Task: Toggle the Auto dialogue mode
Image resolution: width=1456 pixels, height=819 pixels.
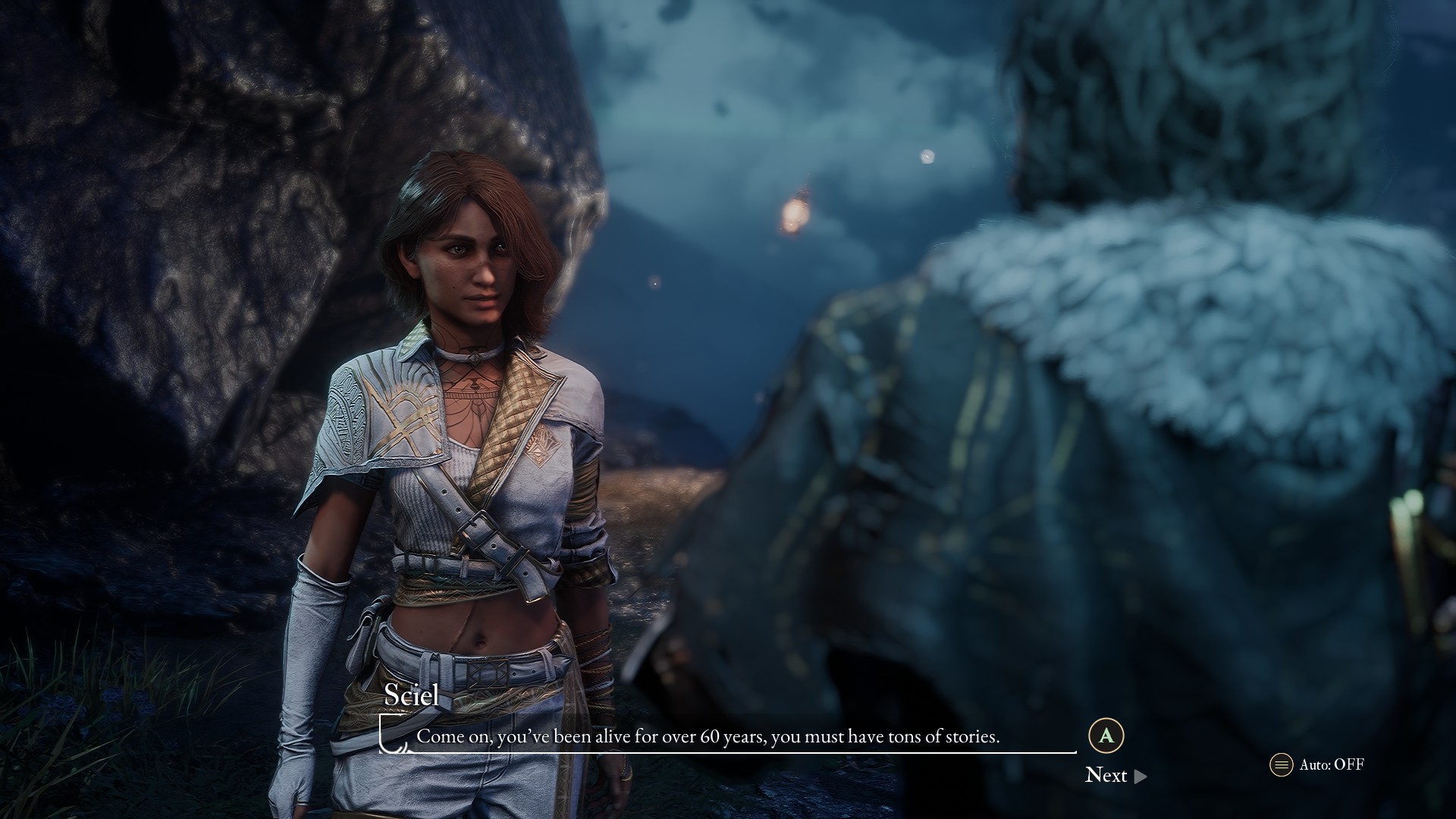Action: (x=1316, y=764)
